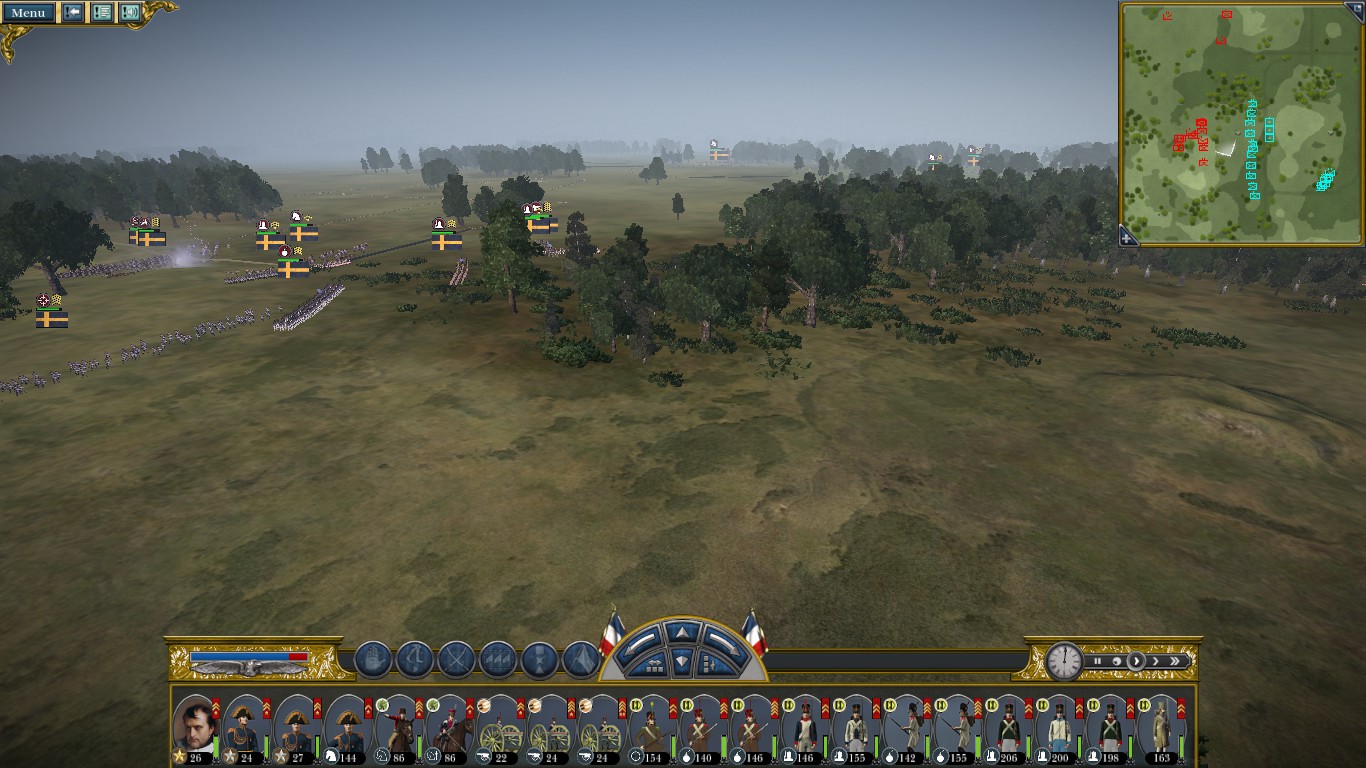Viewport: 1366px width, 768px height.
Task: Move formation forward with up arrow
Action: tap(680, 632)
